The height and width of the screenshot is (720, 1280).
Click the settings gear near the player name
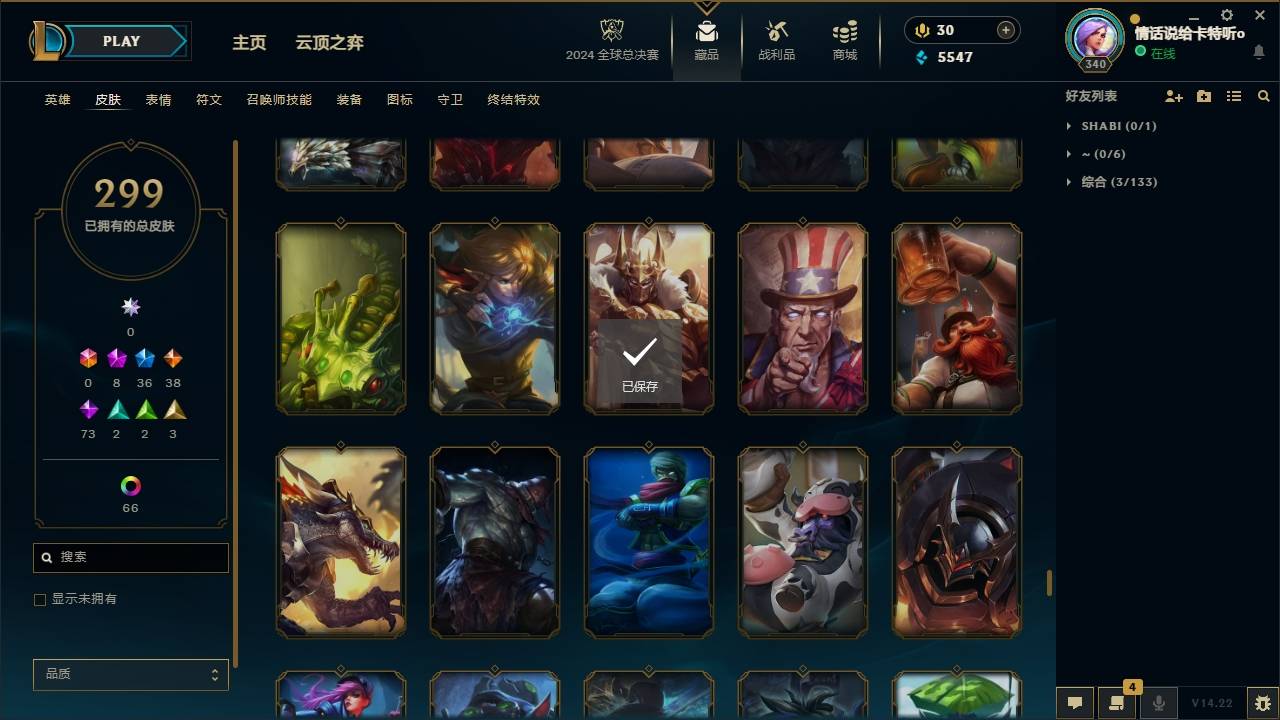pyautogui.click(x=1226, y=16)
